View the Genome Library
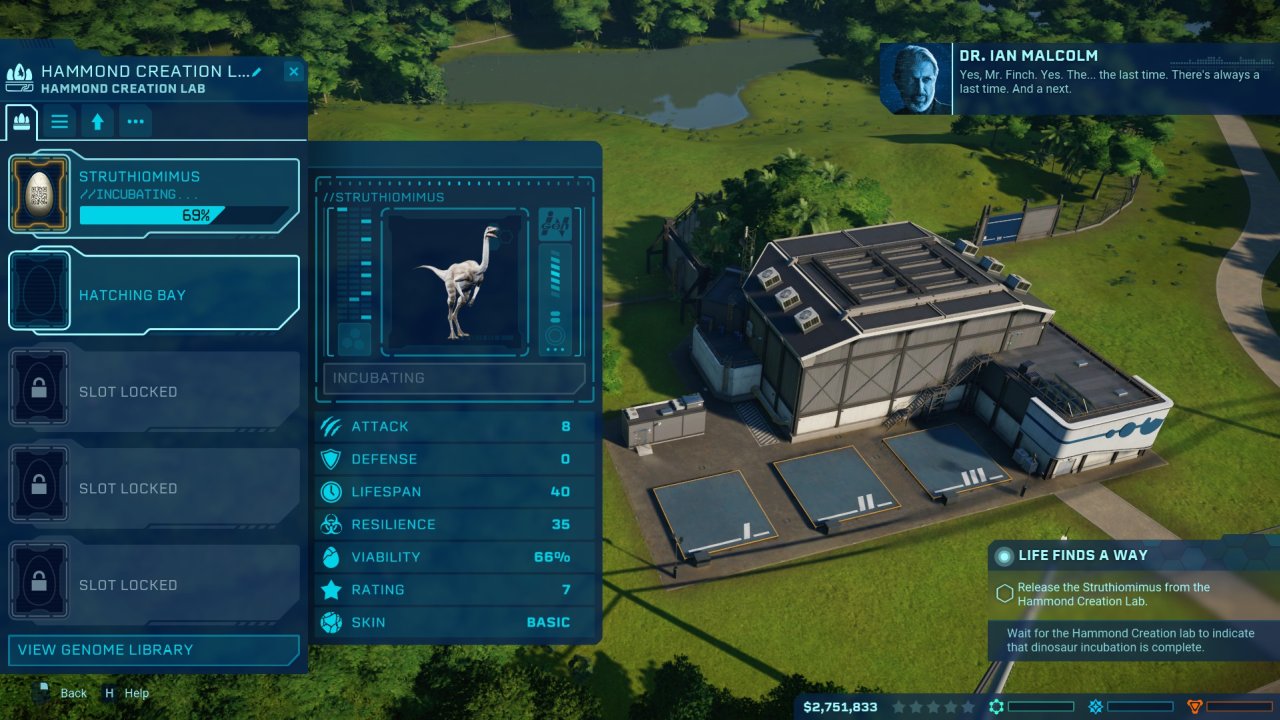Image resolution: width=1280 pixels, height=720 pixels. point(155,650)
